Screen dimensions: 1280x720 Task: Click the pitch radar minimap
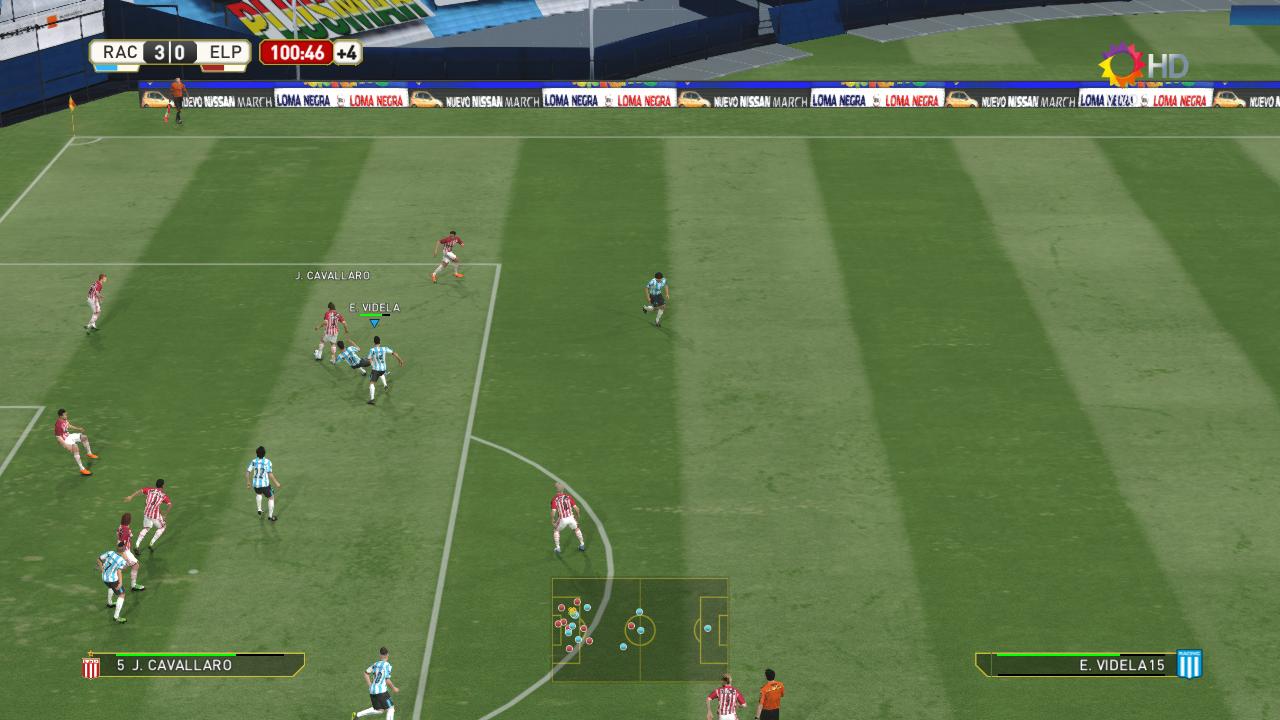[x=640, y=629]
